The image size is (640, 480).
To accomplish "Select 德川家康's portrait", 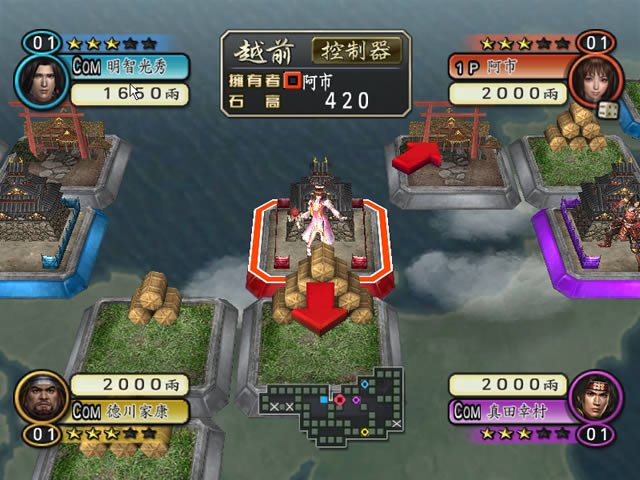I will (40, 398).
